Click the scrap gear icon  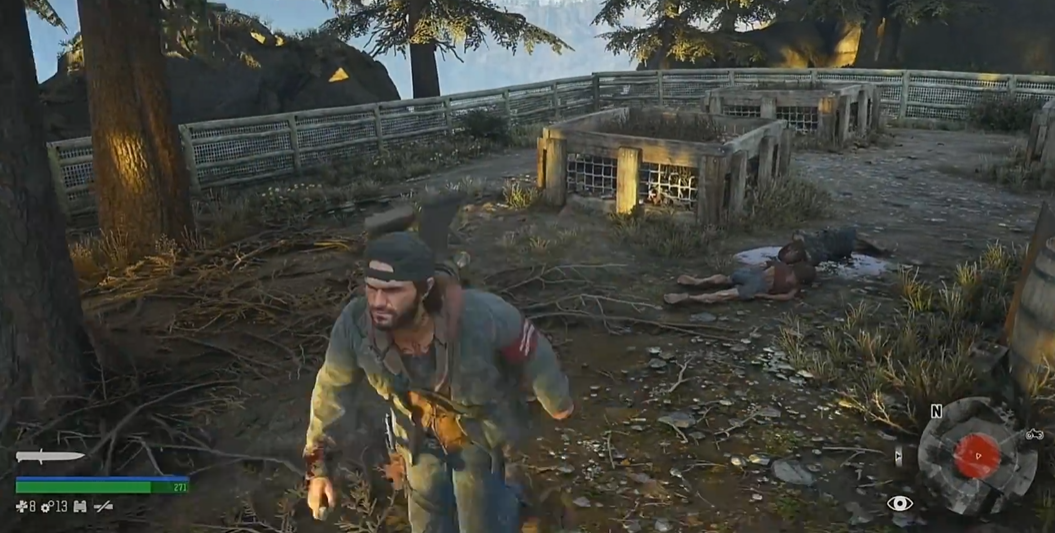(x=46, y=507)
